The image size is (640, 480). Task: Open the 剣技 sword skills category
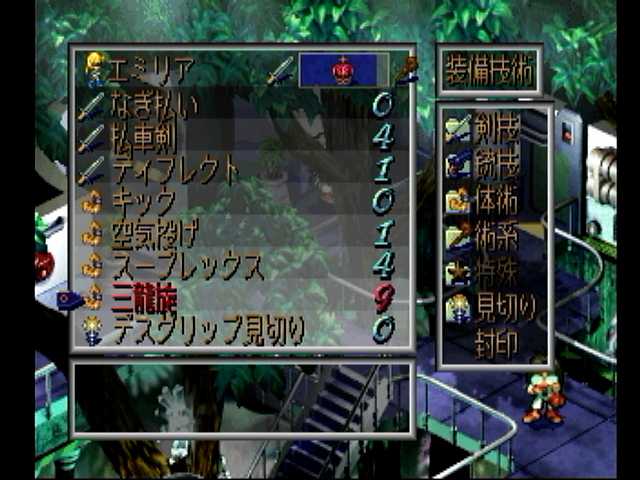(496, 126)
